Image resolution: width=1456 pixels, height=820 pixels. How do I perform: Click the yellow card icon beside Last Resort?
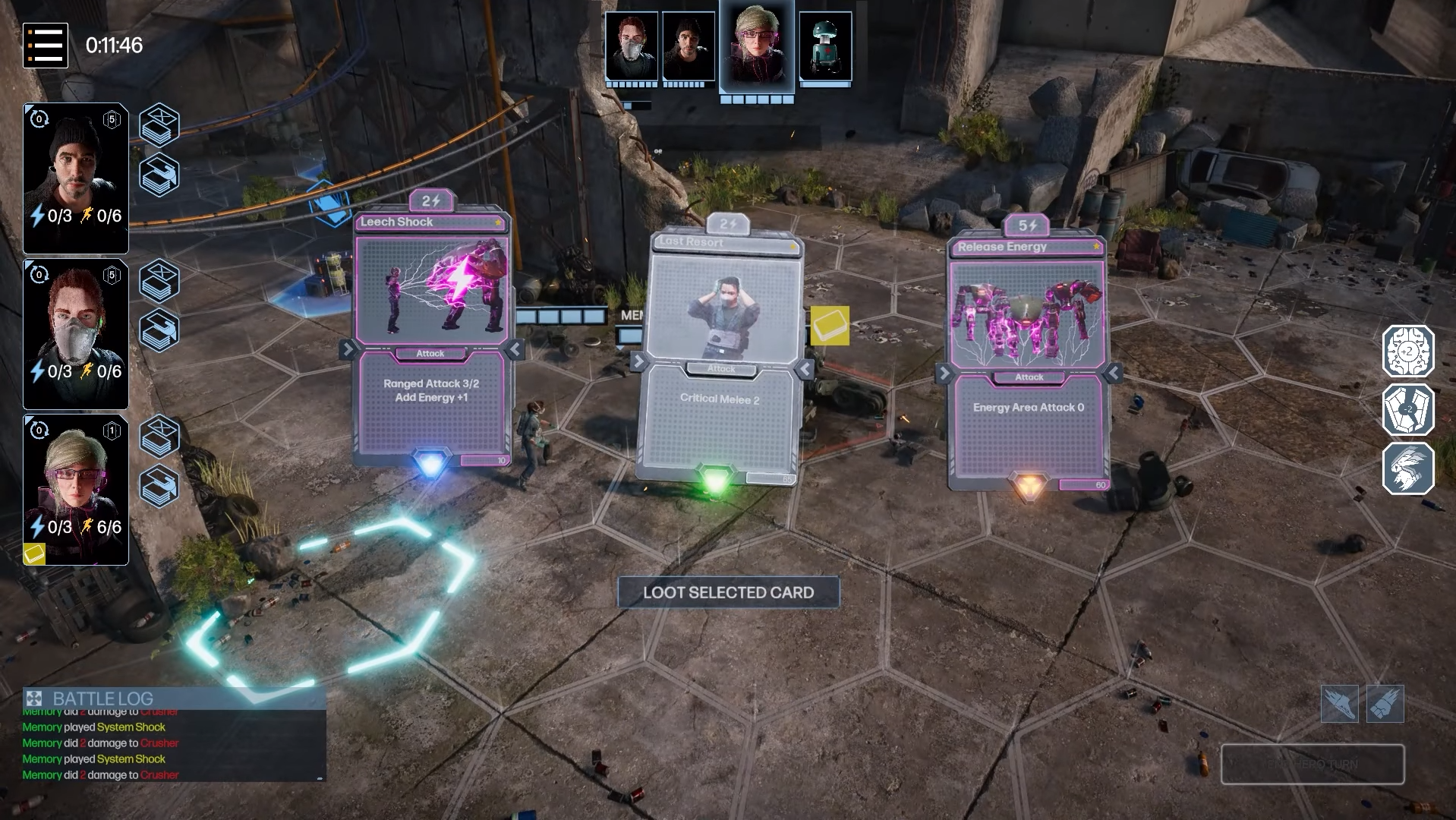tap(830, 326)
